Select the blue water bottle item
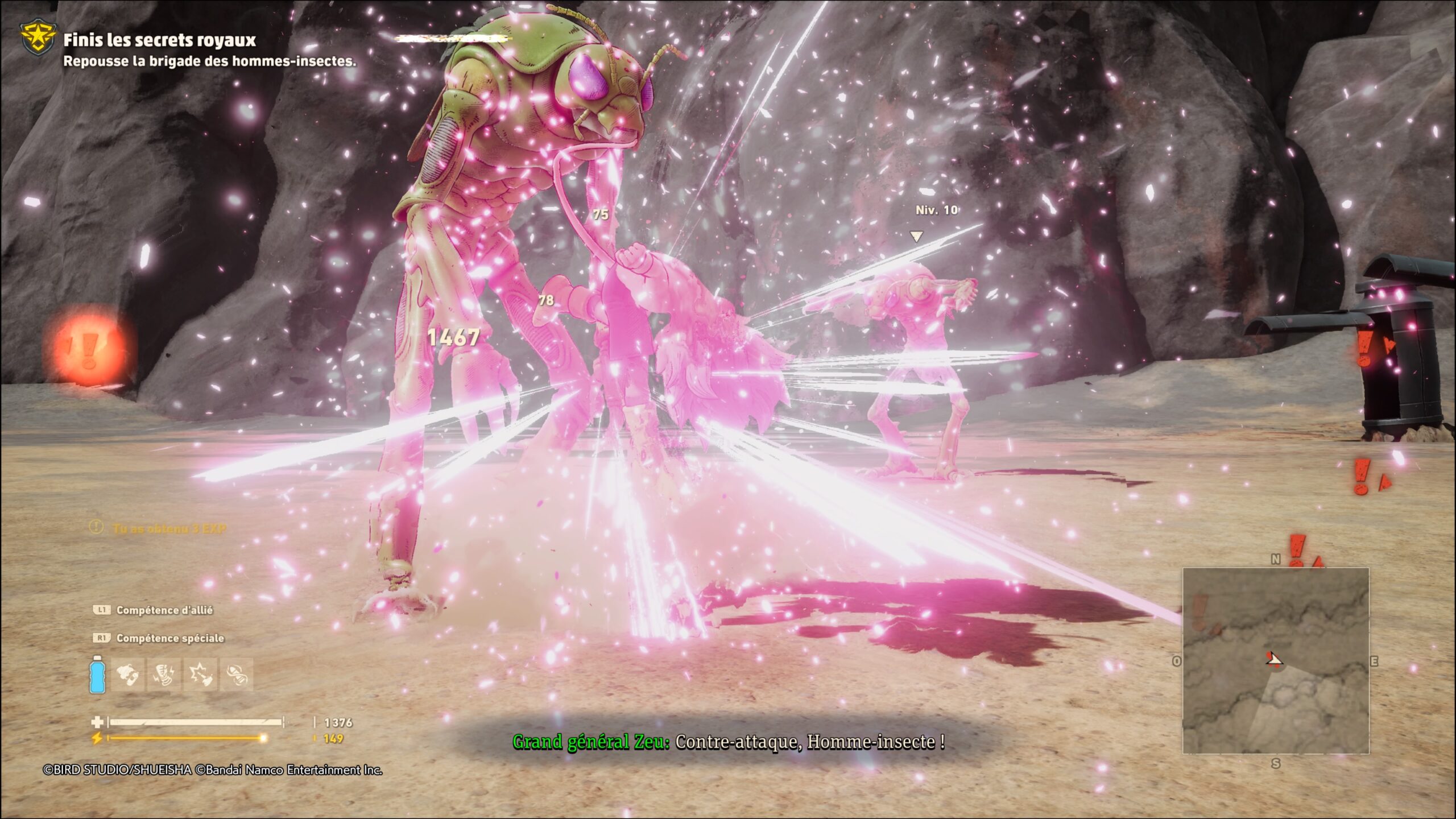Screen dimensions: 1456x819 97,675
